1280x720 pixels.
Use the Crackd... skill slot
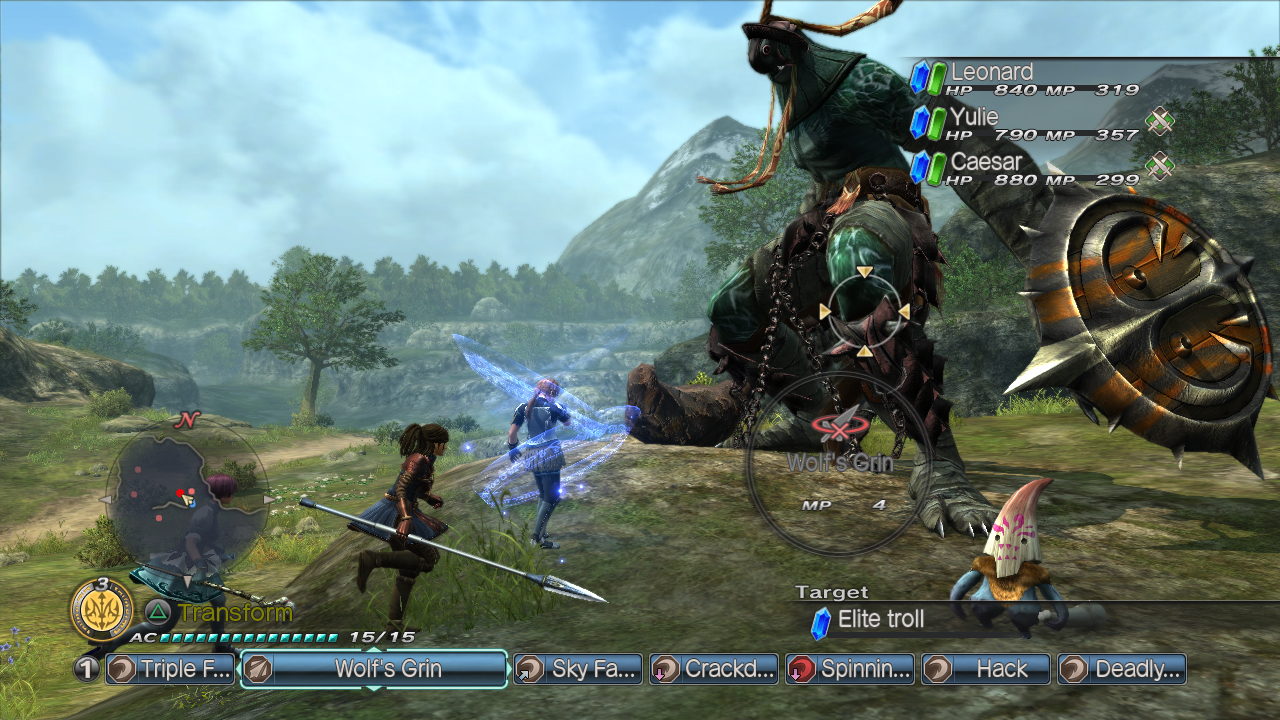714,669
